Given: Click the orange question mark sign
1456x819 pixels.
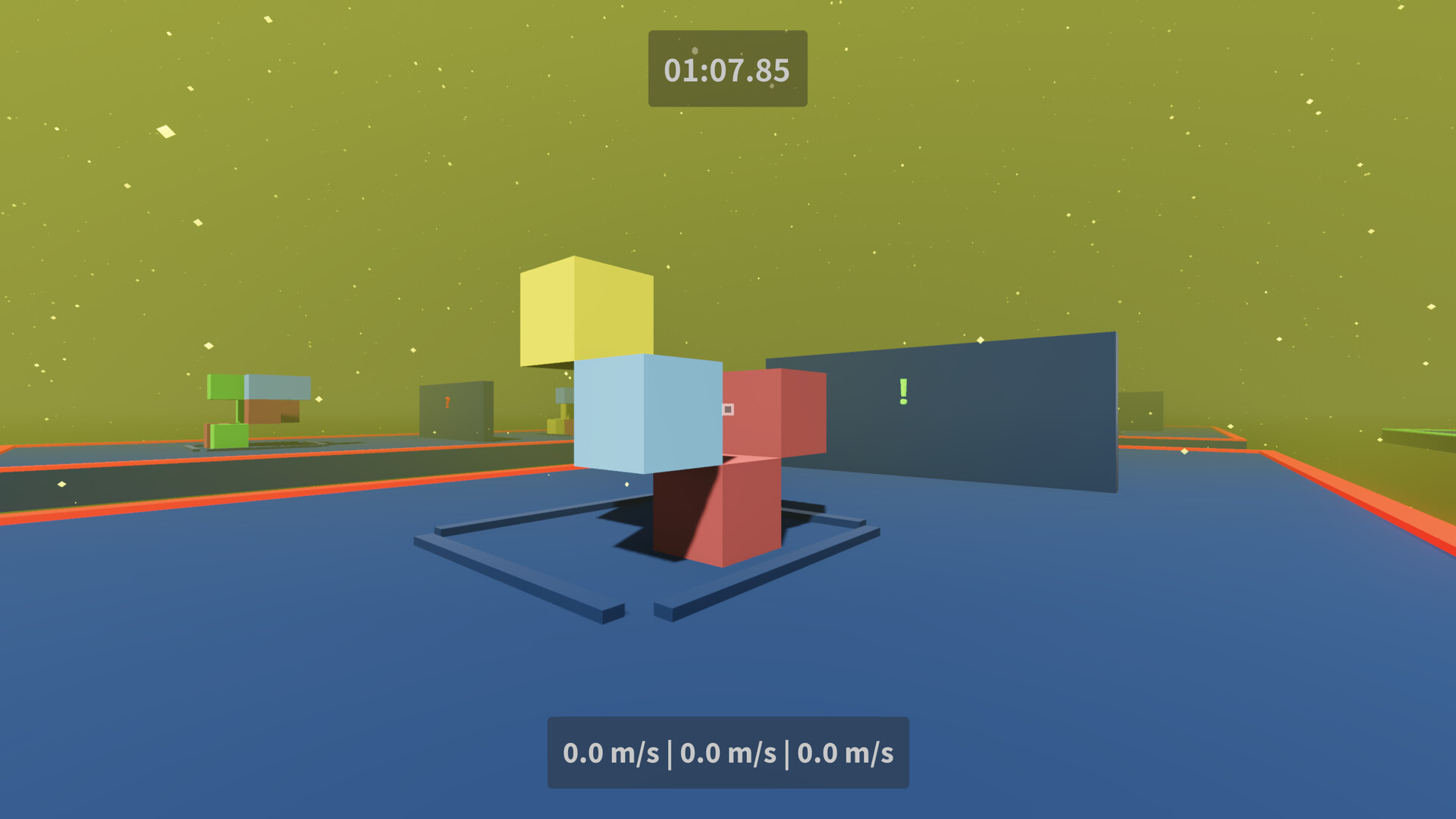Looking at the screenshot, I should click(x=446, y=402).
